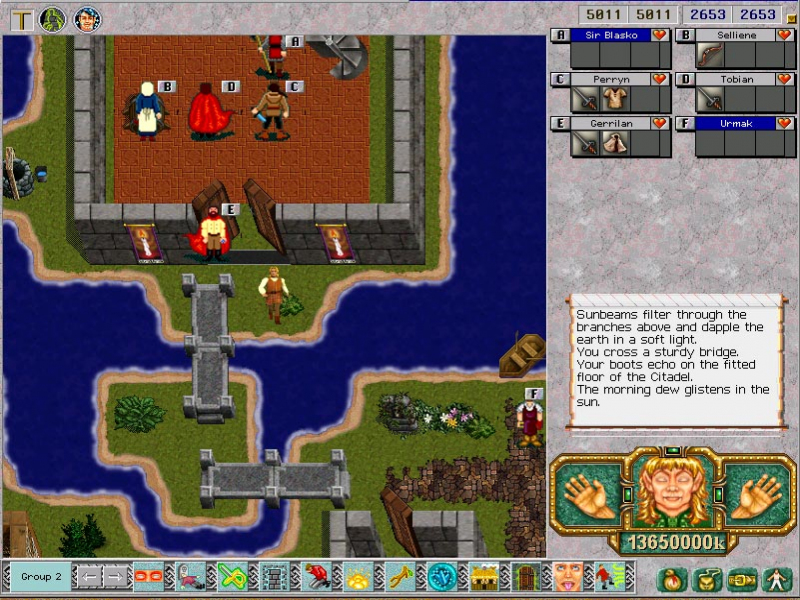800x600 pixels.
Task: Click the green silhouette figure icon
Action: [53, 18]
